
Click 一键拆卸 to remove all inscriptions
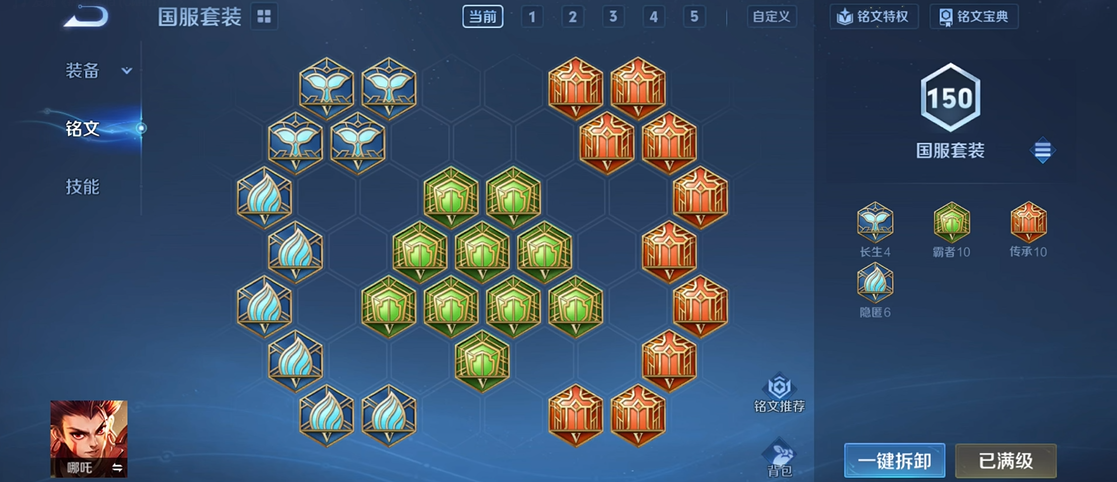tap(894, 461)
